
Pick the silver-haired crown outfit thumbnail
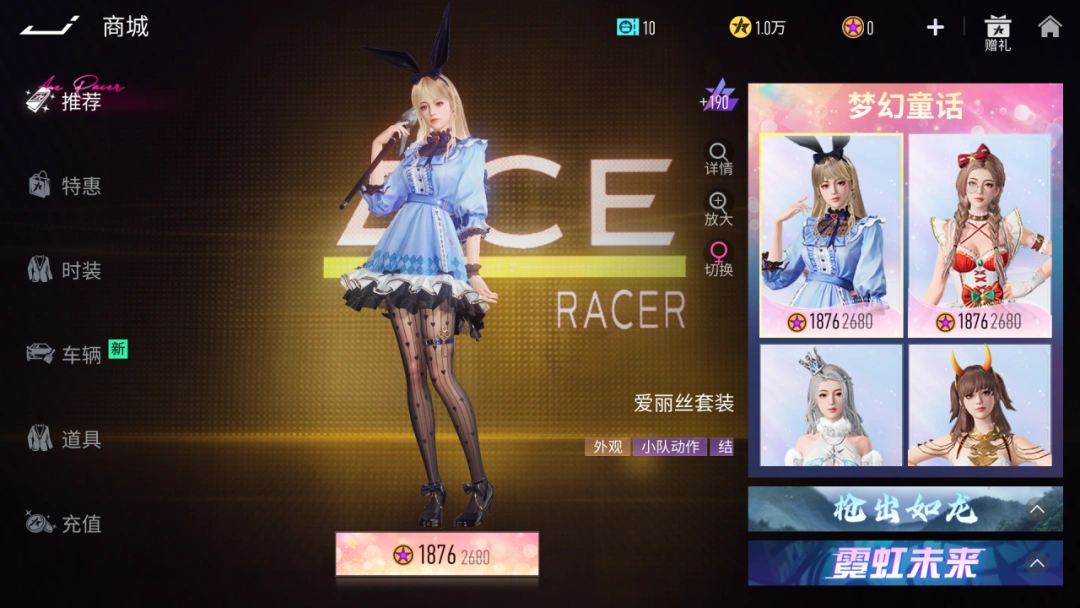point(831,404)
